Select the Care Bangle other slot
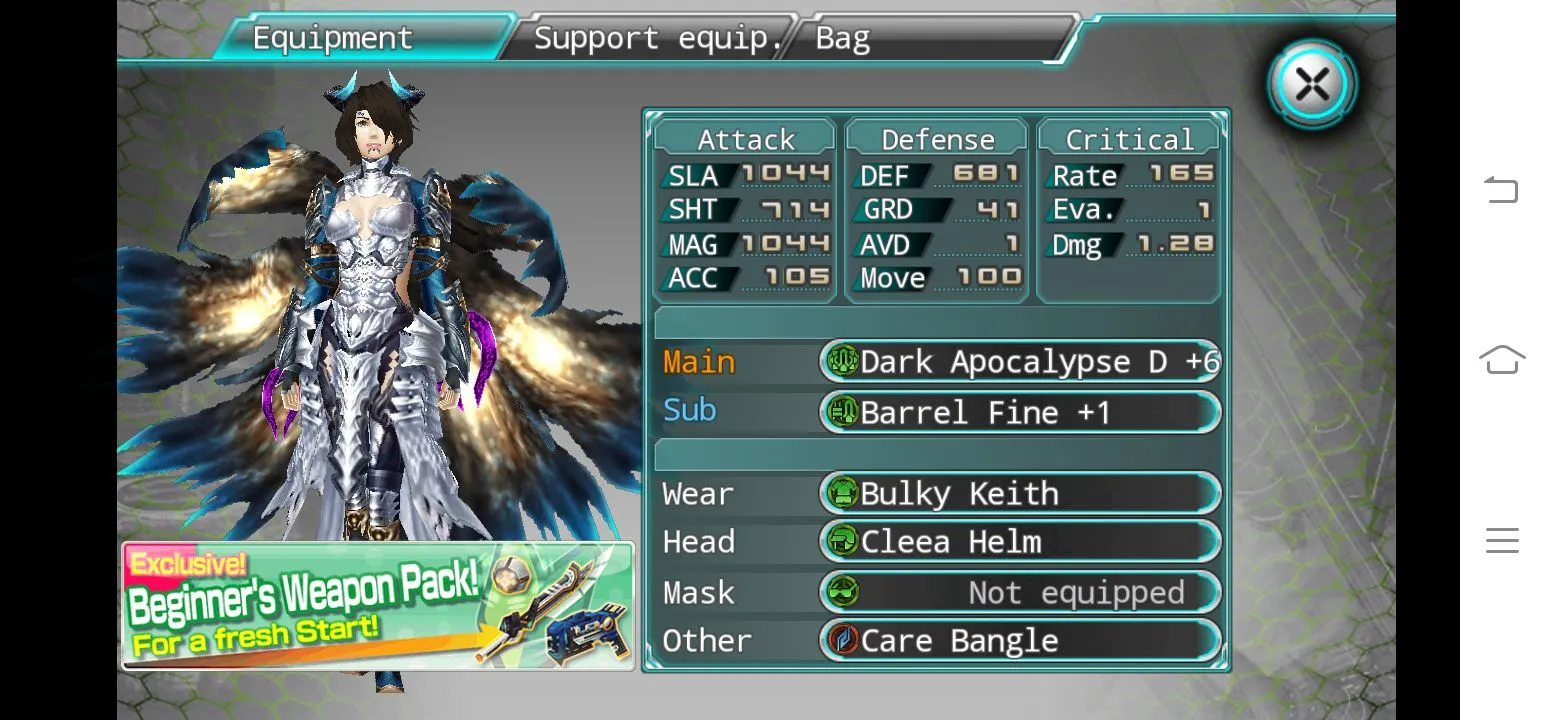This screenshot has width=1544, height=720. click(x=1020, y=640)
